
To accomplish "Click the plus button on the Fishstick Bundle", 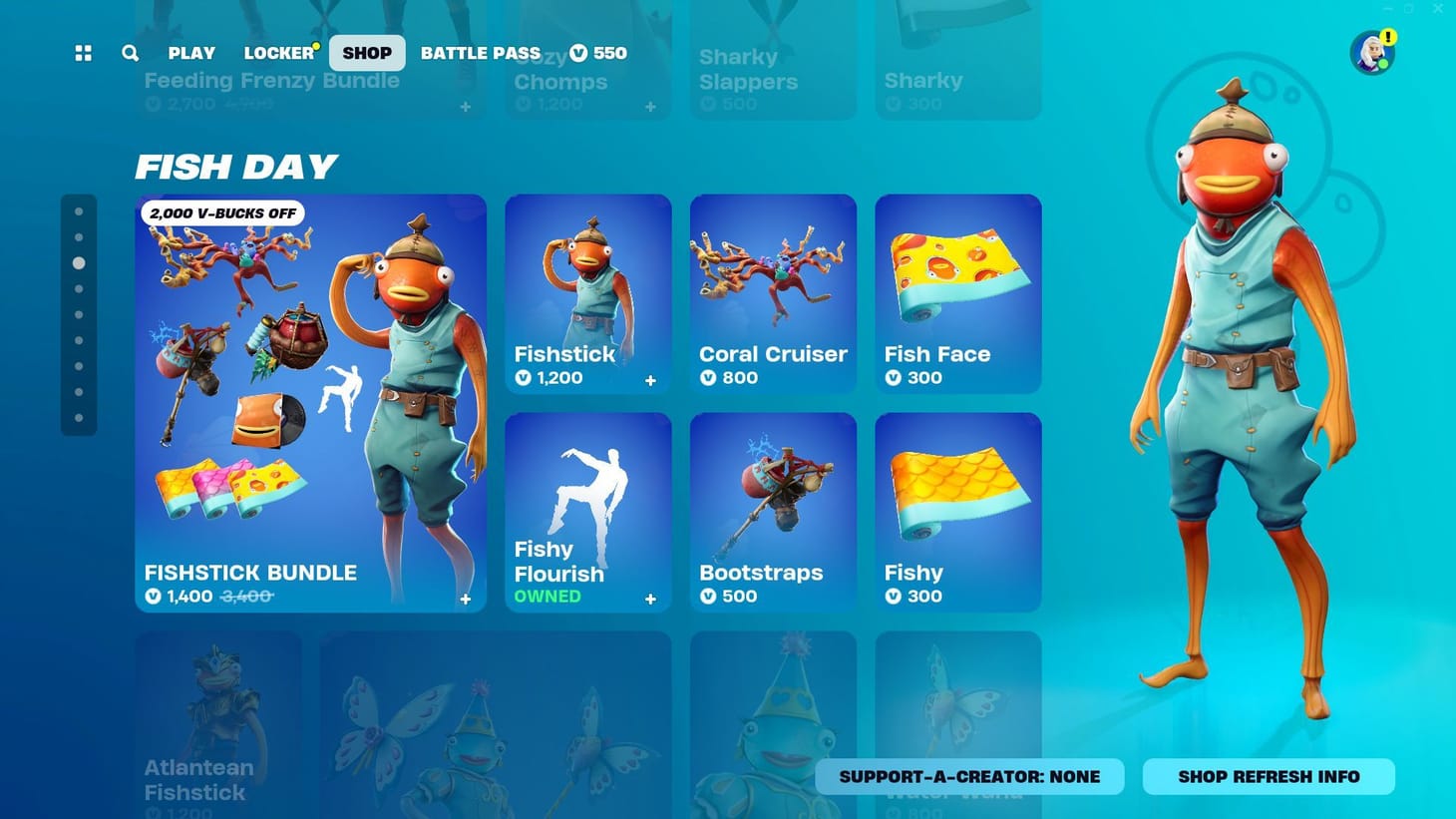I will (x=465, y=598).
